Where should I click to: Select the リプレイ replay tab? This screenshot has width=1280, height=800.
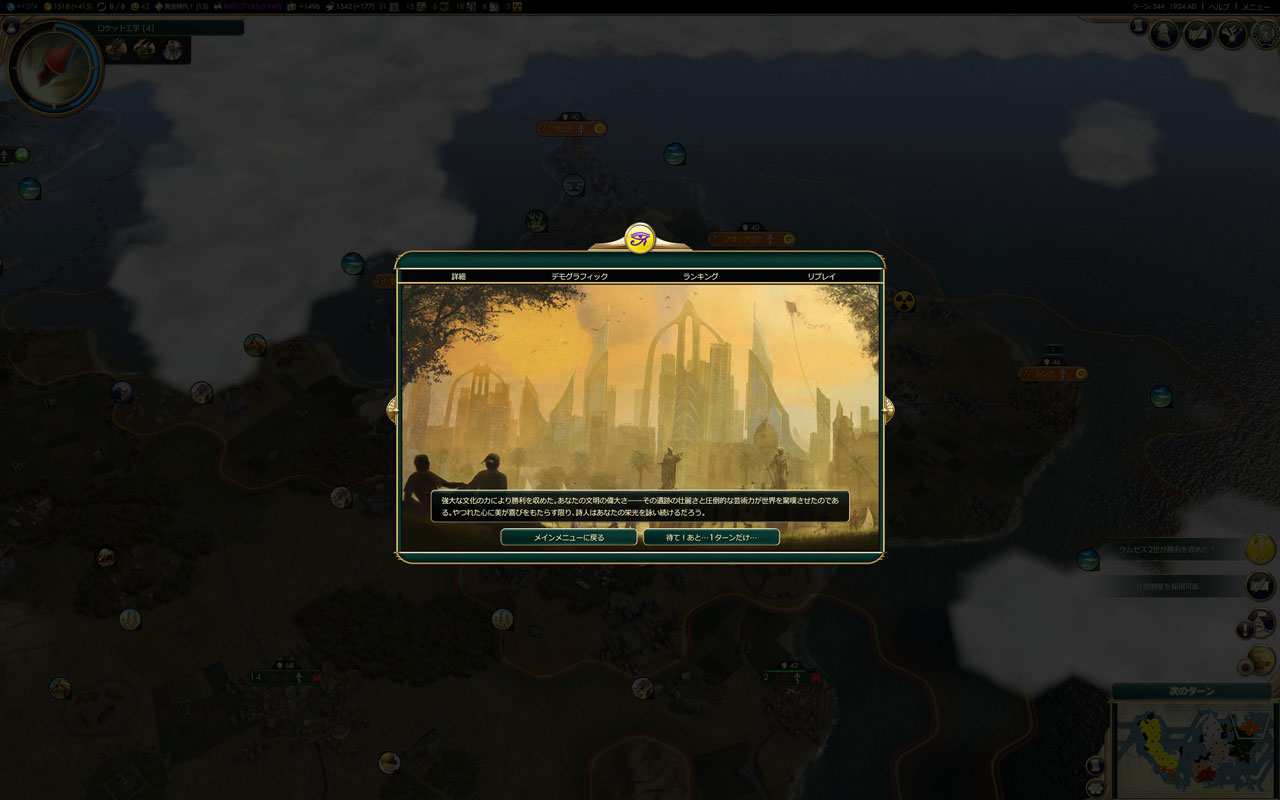pyautogui.click(x=821, y=276)
